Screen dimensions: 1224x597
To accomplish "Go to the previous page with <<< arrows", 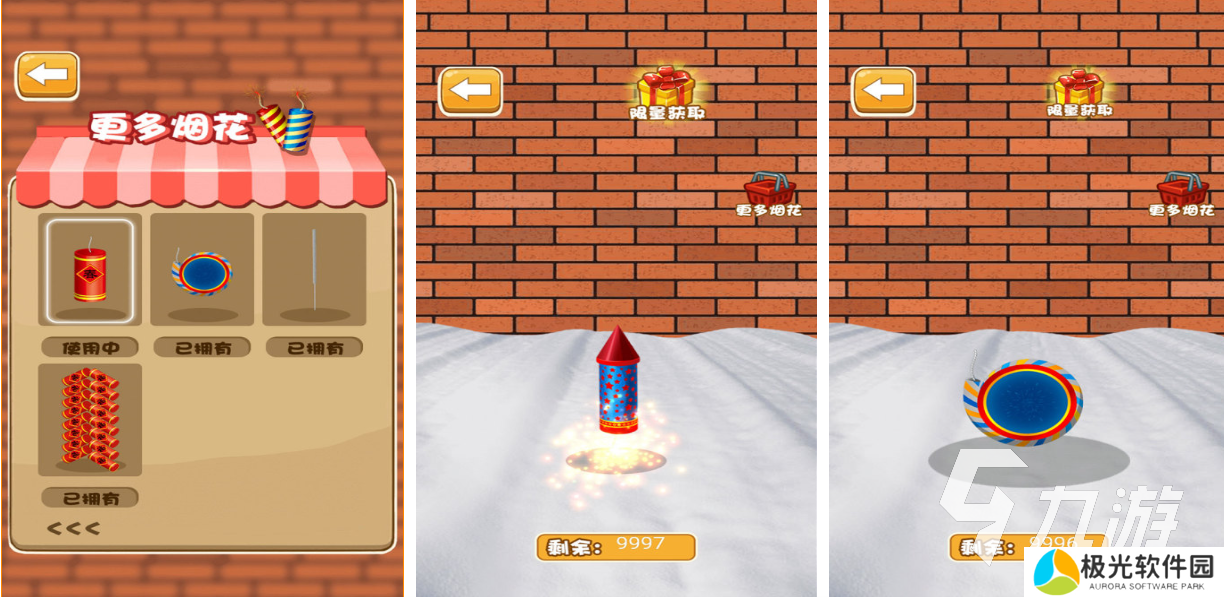I will pos(73,528).
